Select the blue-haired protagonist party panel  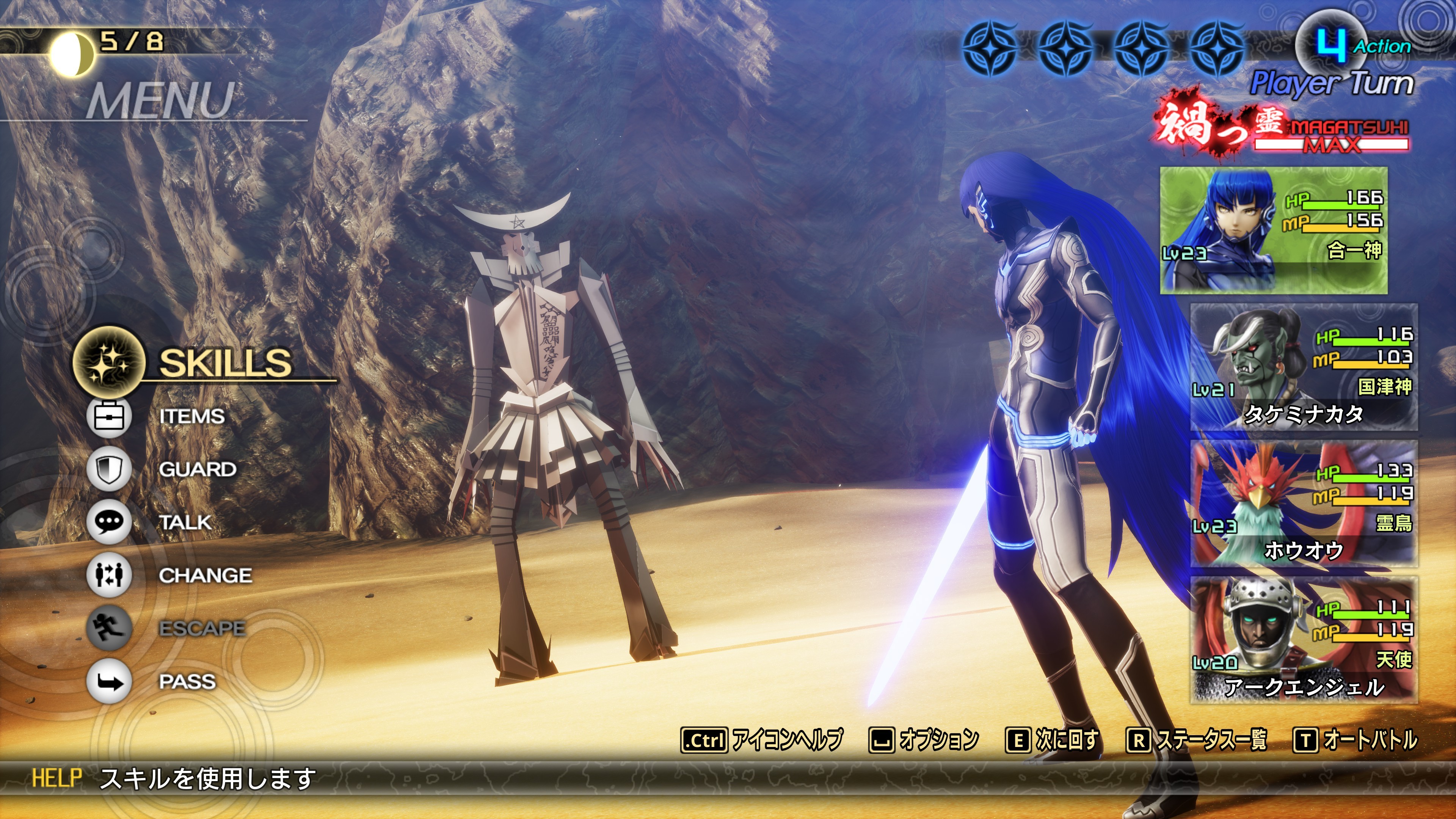coord(1274,230)
